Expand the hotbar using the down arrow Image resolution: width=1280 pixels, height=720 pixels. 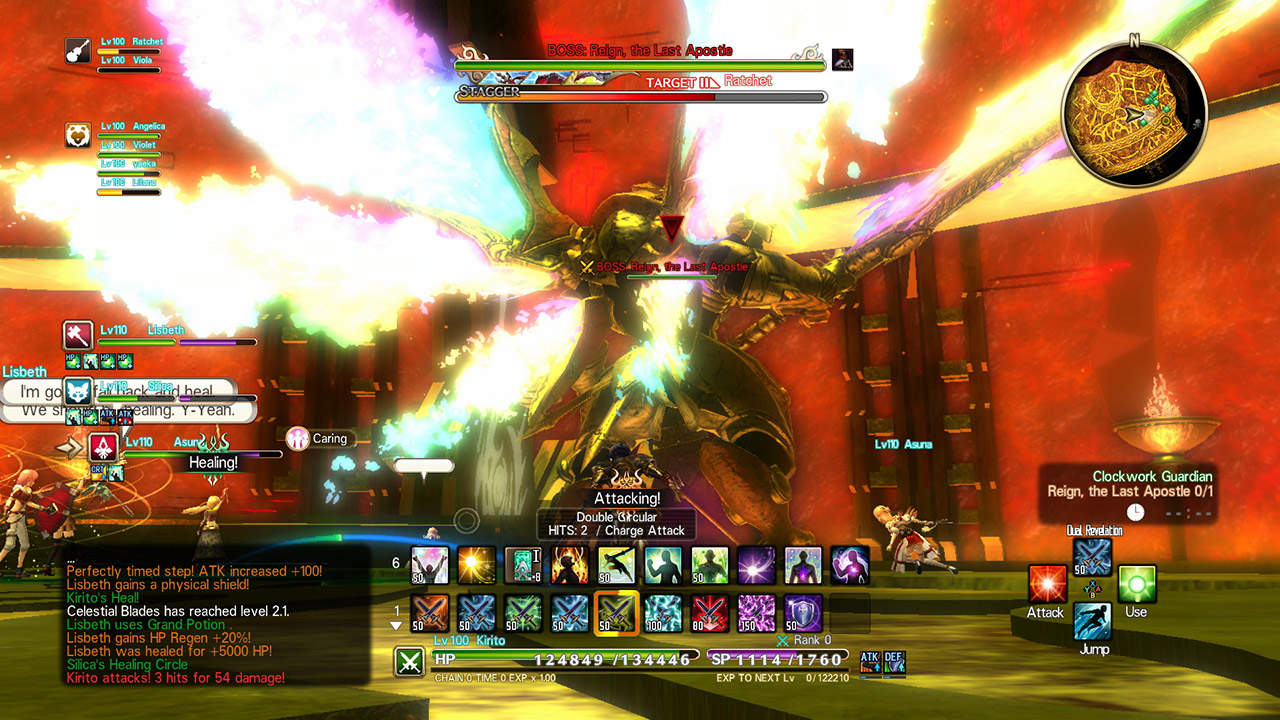point(397,627)
